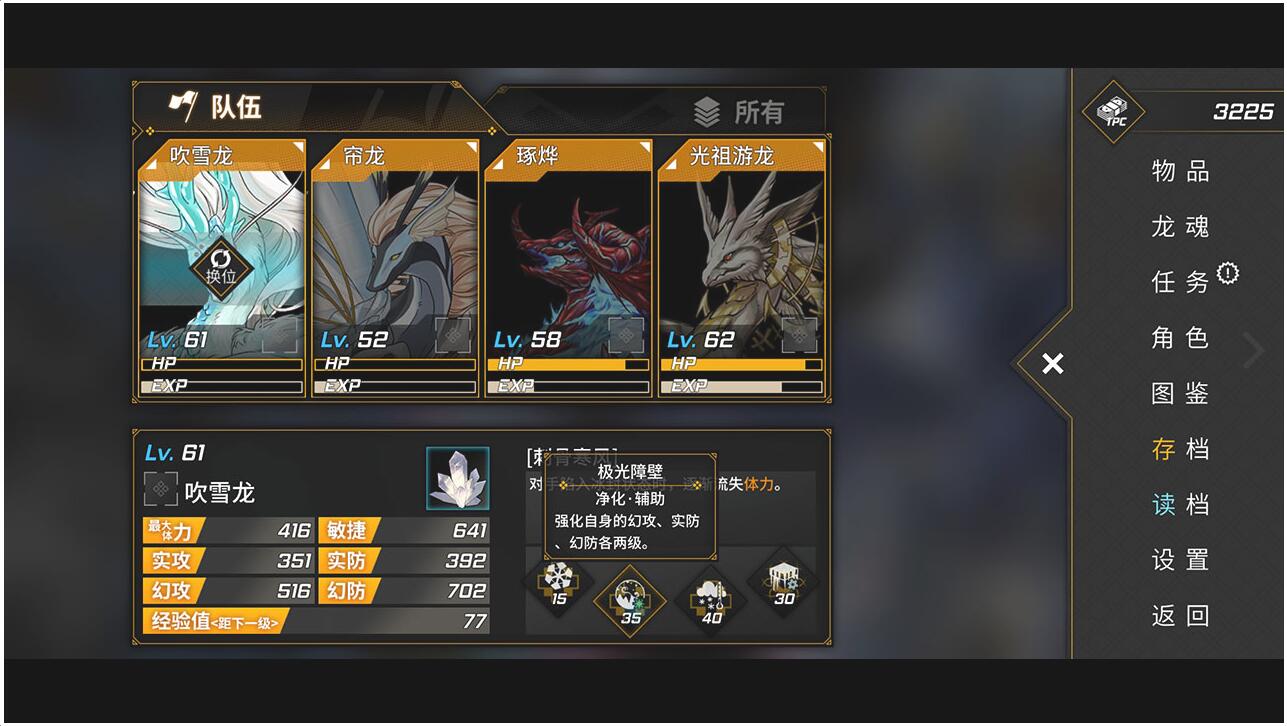Select the 光祖游龙 dragon card

click(x=742, y=268)
